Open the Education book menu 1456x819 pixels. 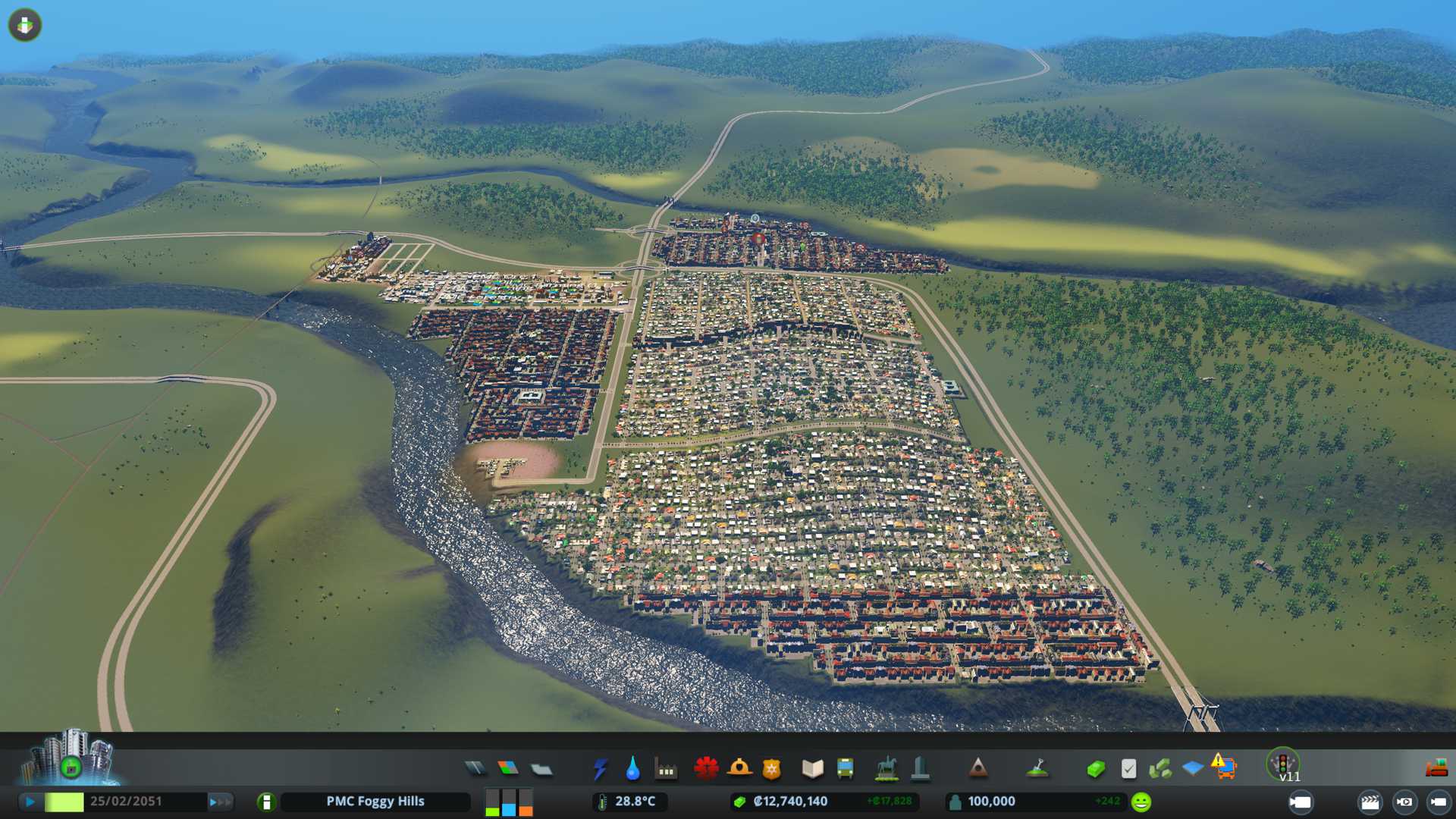(812, 769)
